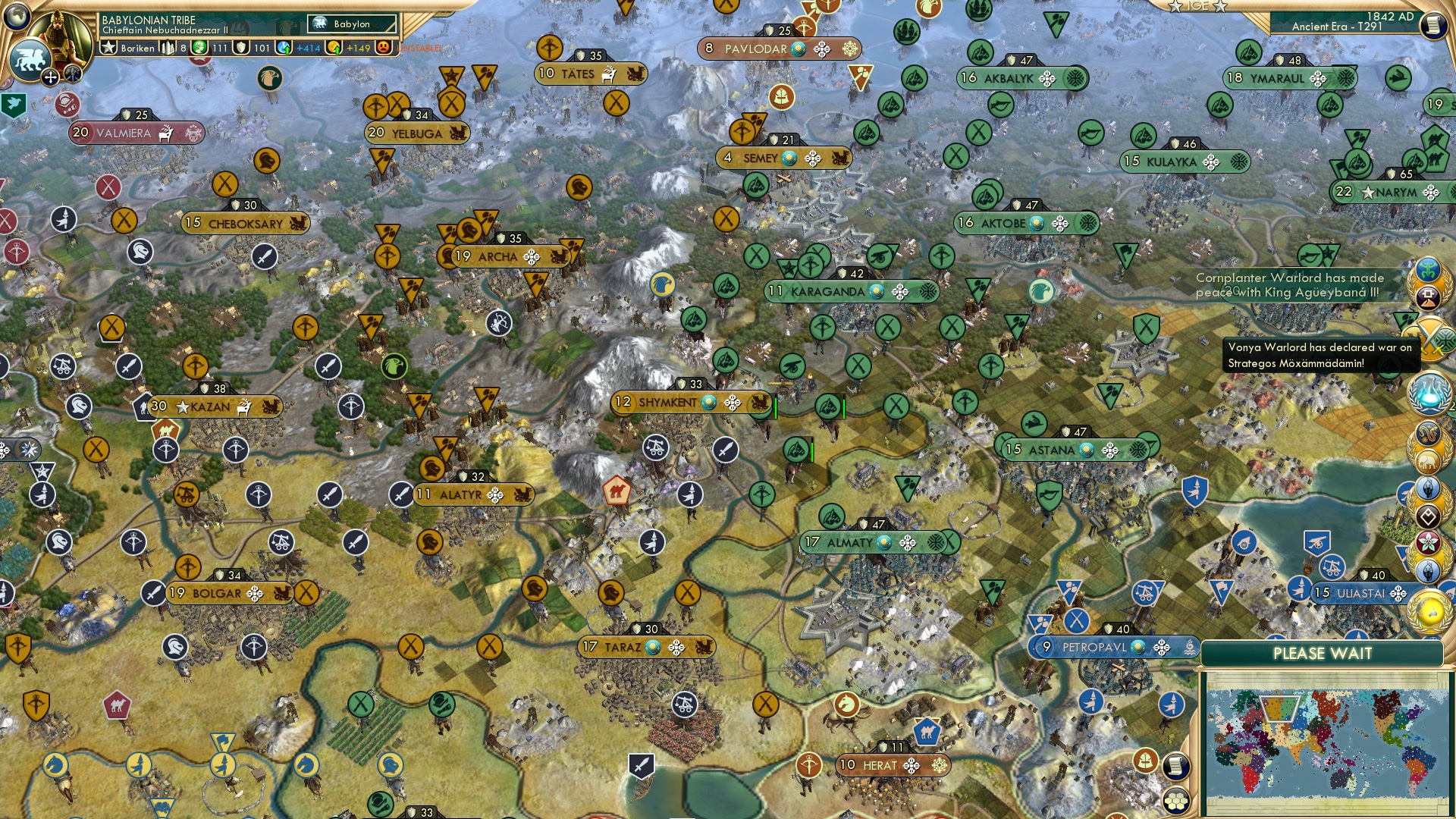Click the green science beaker counter icon
Image resolution: width=1456 pixels, height=819 pixels.
pyautogui.click(x=198, y=48)
